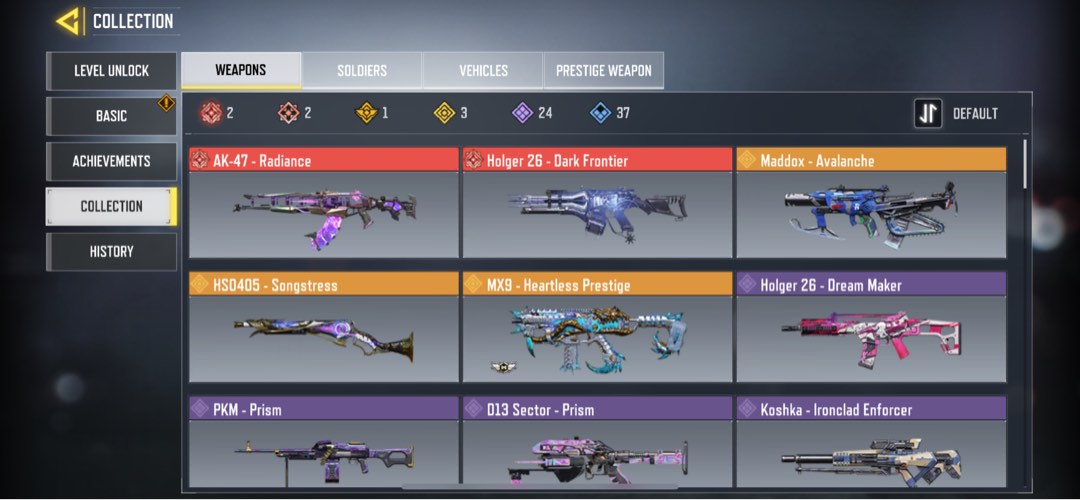Switch to the Prestige Weapon tab
The image size is (1080, 500).
[603, 71]
